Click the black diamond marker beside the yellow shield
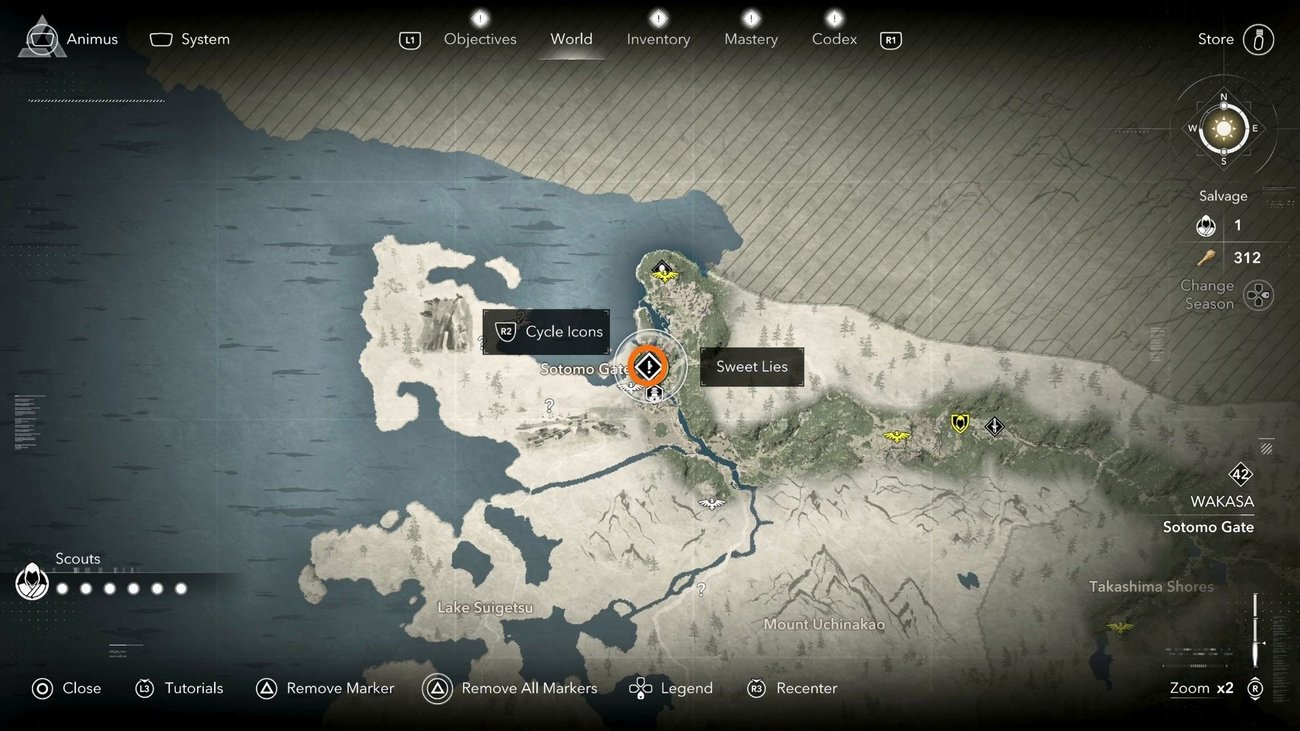The height and width of the screenshot is (731, 1300). pos(995,427)
